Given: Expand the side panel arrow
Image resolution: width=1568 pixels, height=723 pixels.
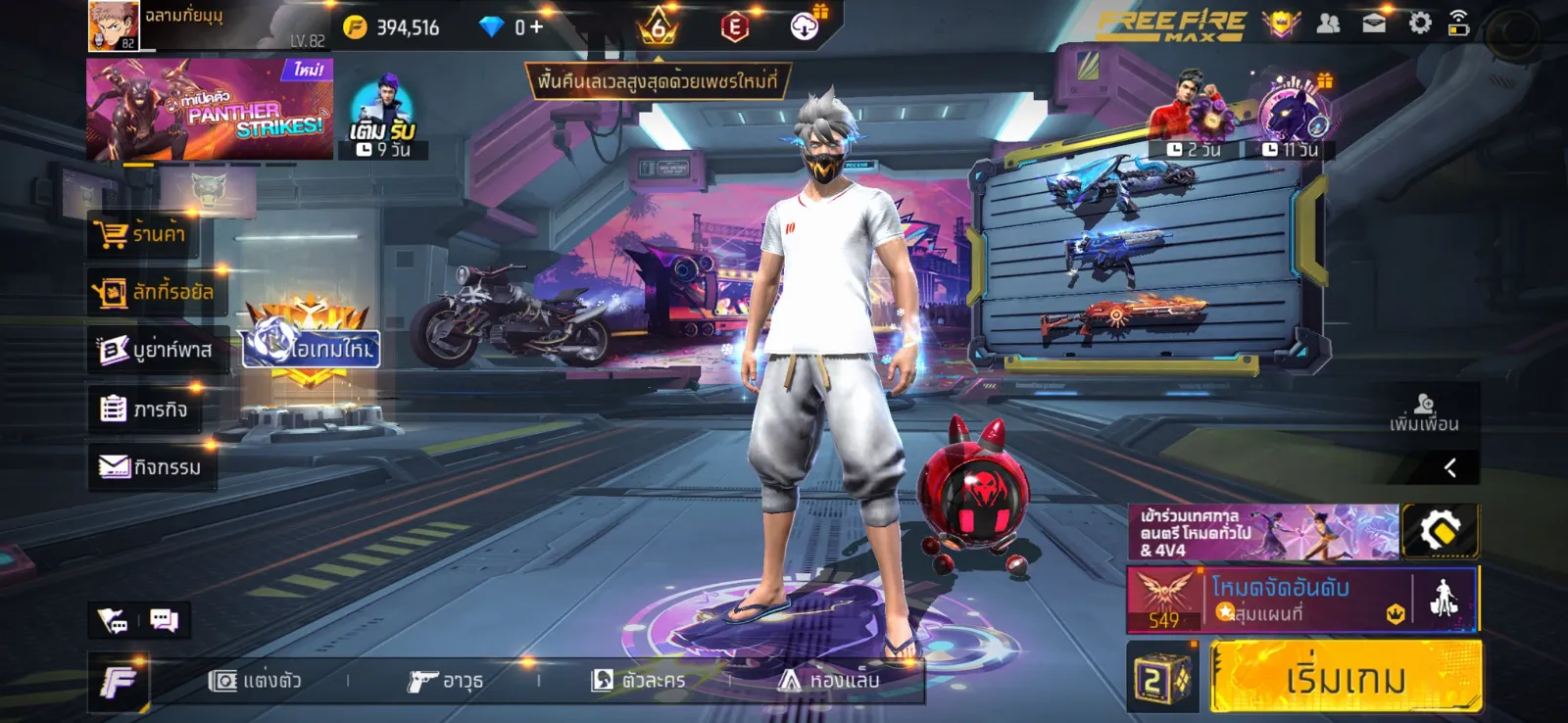Looking at the screenshot, I should (1450, 467).
